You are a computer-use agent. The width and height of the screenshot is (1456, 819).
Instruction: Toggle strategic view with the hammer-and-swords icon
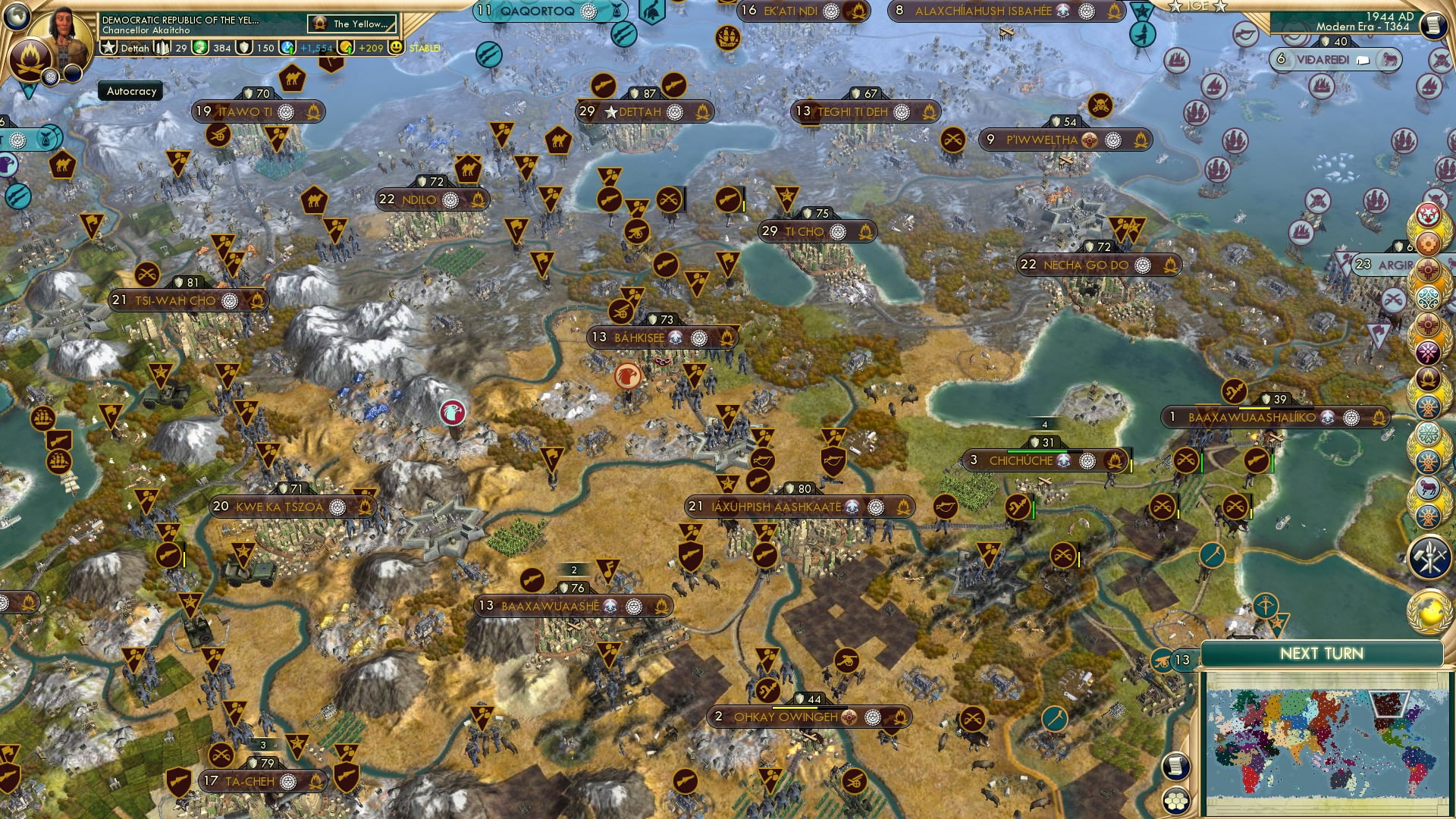point(1429,554)
